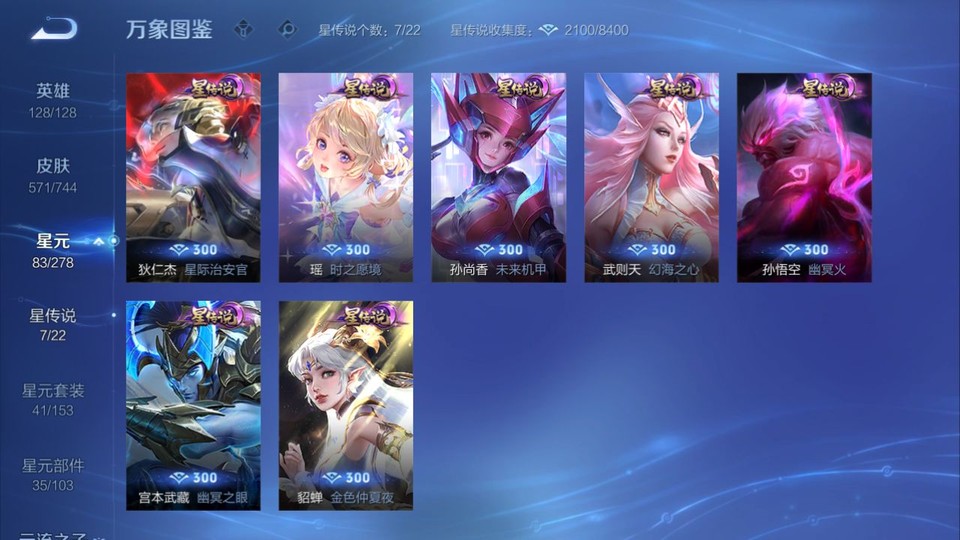Switch to the 星传说 tab
Screen dimensions: 960x540
pos(53,324)
